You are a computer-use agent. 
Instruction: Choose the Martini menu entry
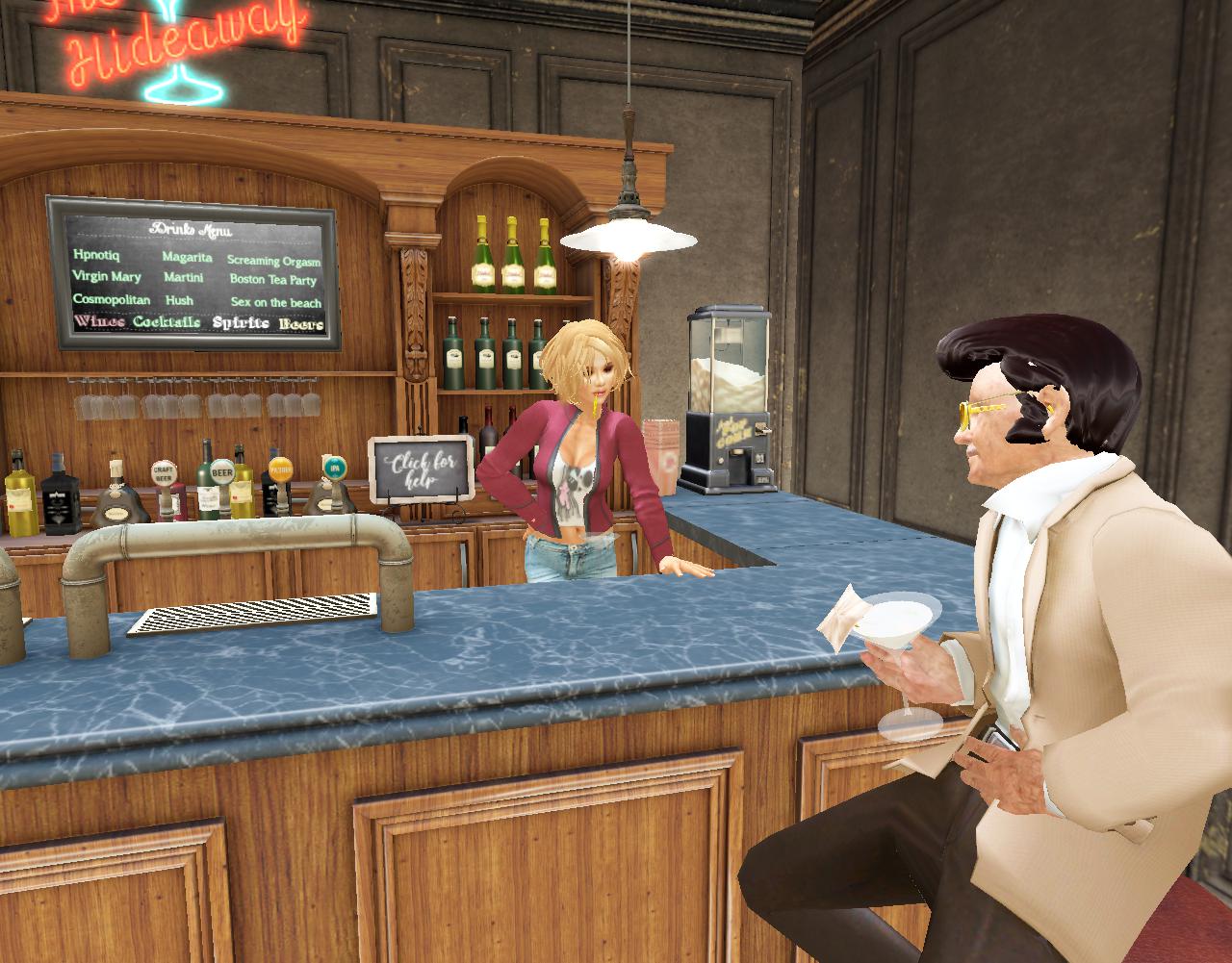click(183, 278)
